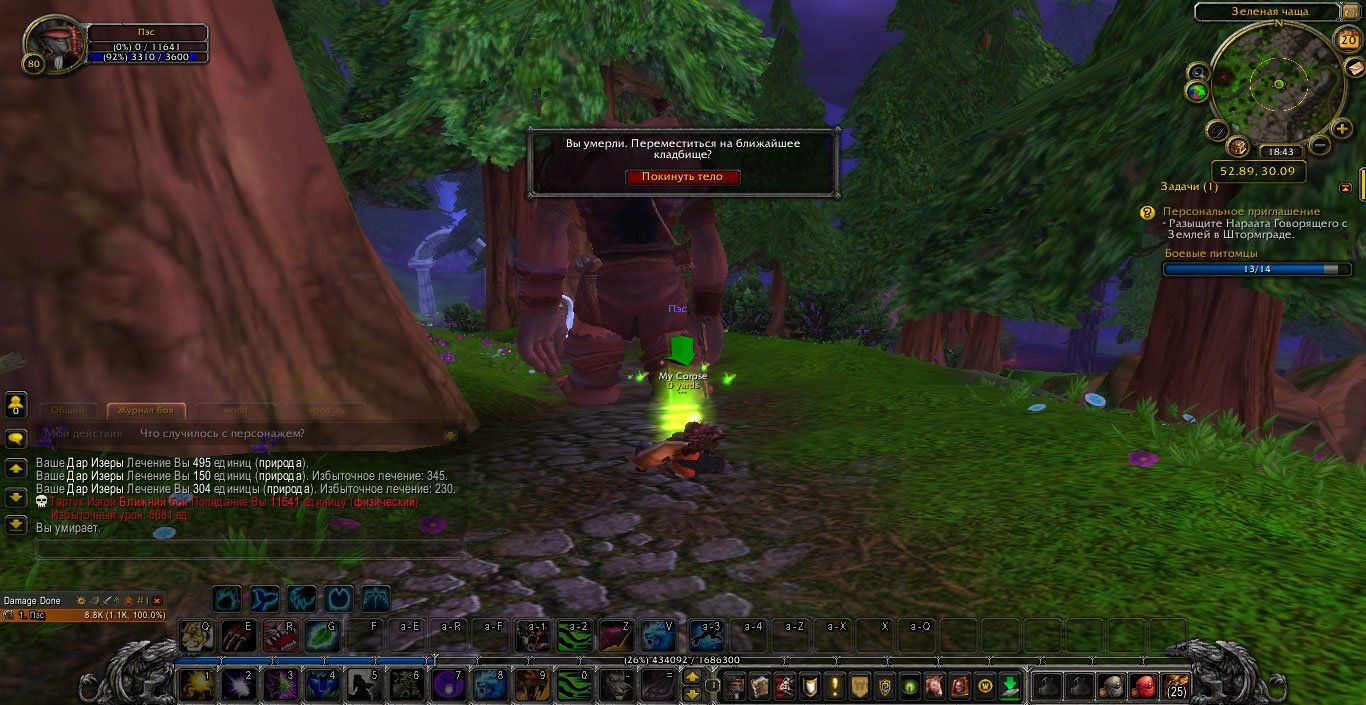
Task: Open the Журнал боя combat log tab
Action: [146, 410]
